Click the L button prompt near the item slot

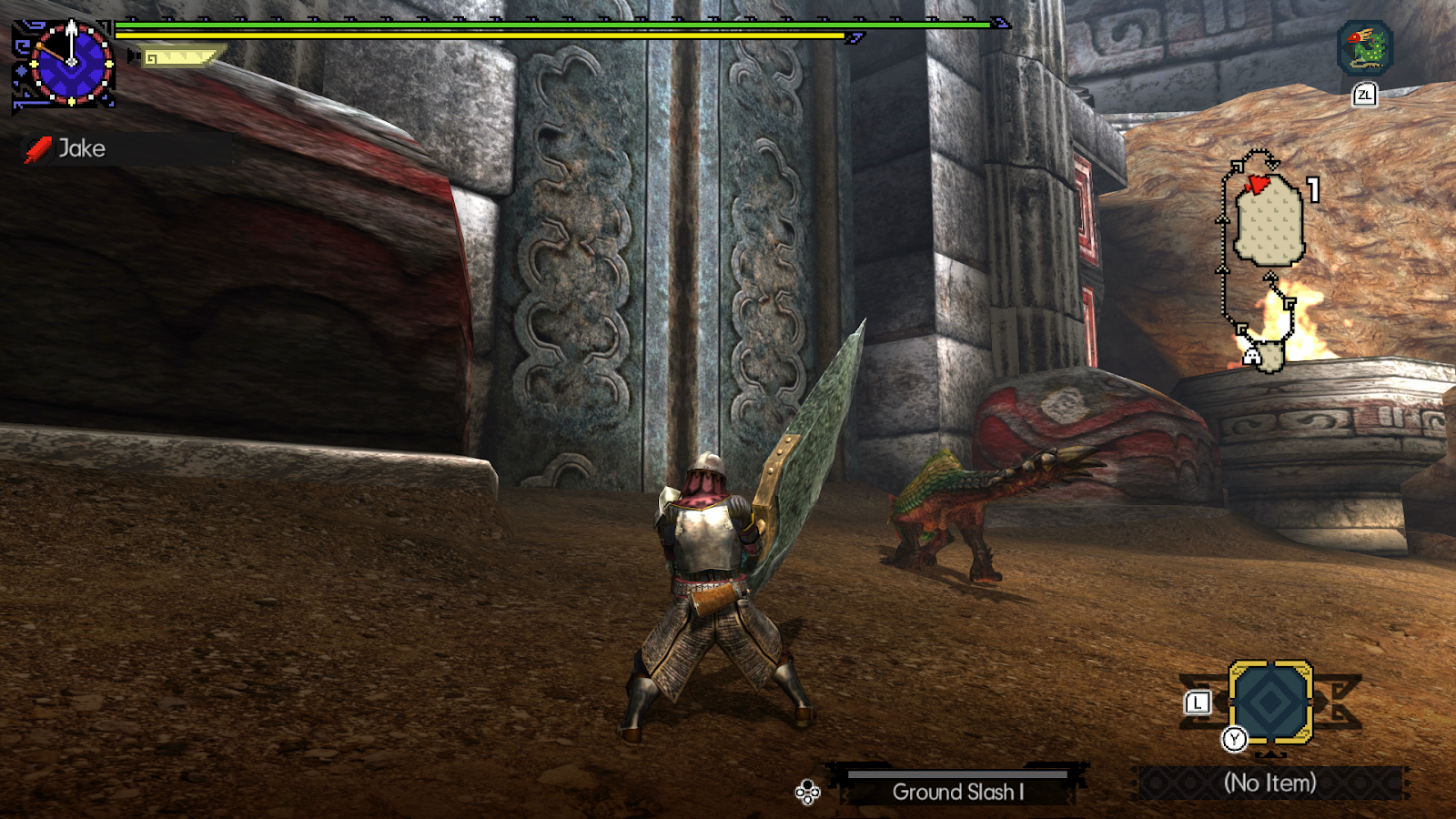[1197, 701]
